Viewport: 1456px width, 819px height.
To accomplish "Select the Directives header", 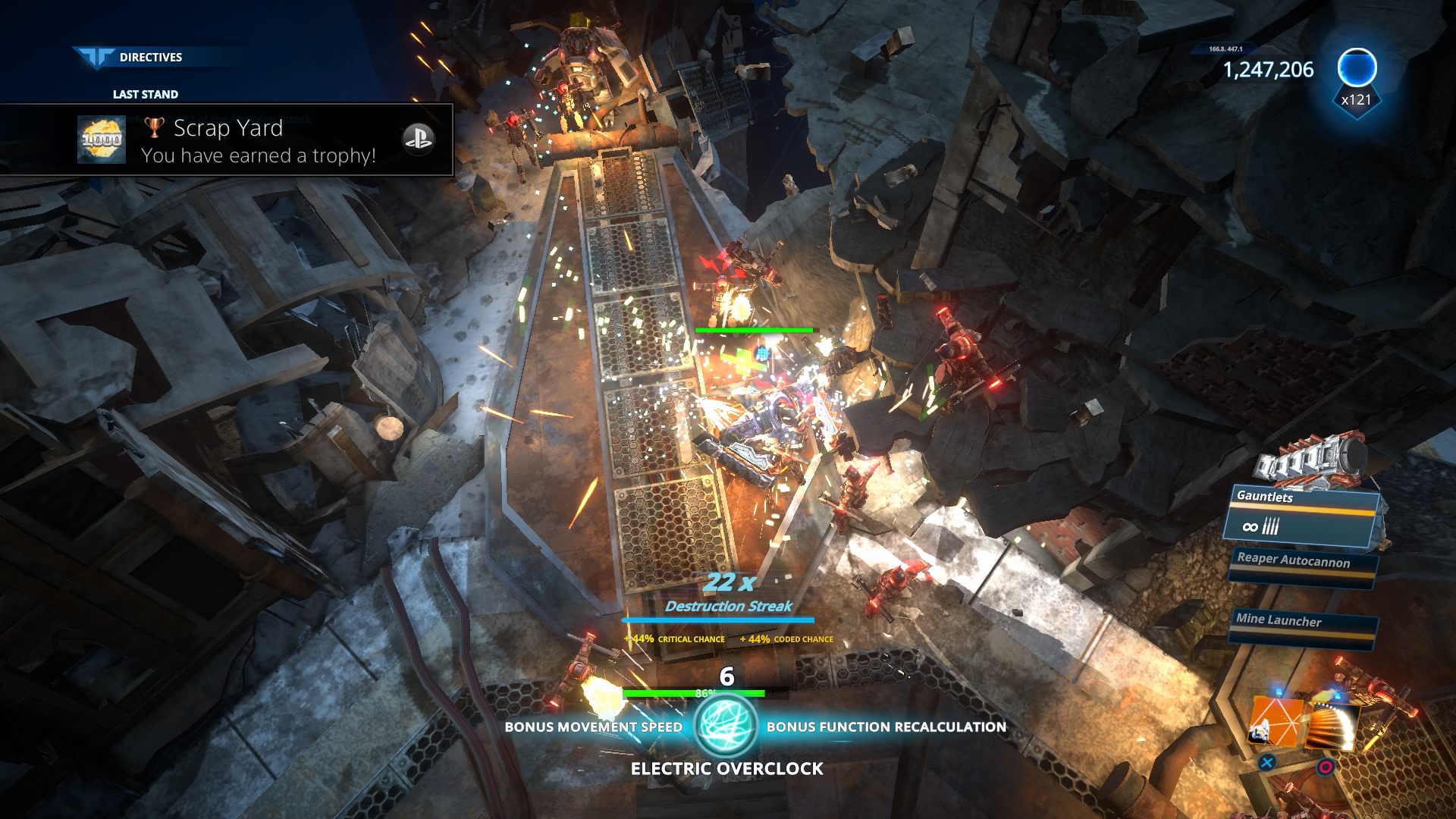I will [x=150, y=57].
